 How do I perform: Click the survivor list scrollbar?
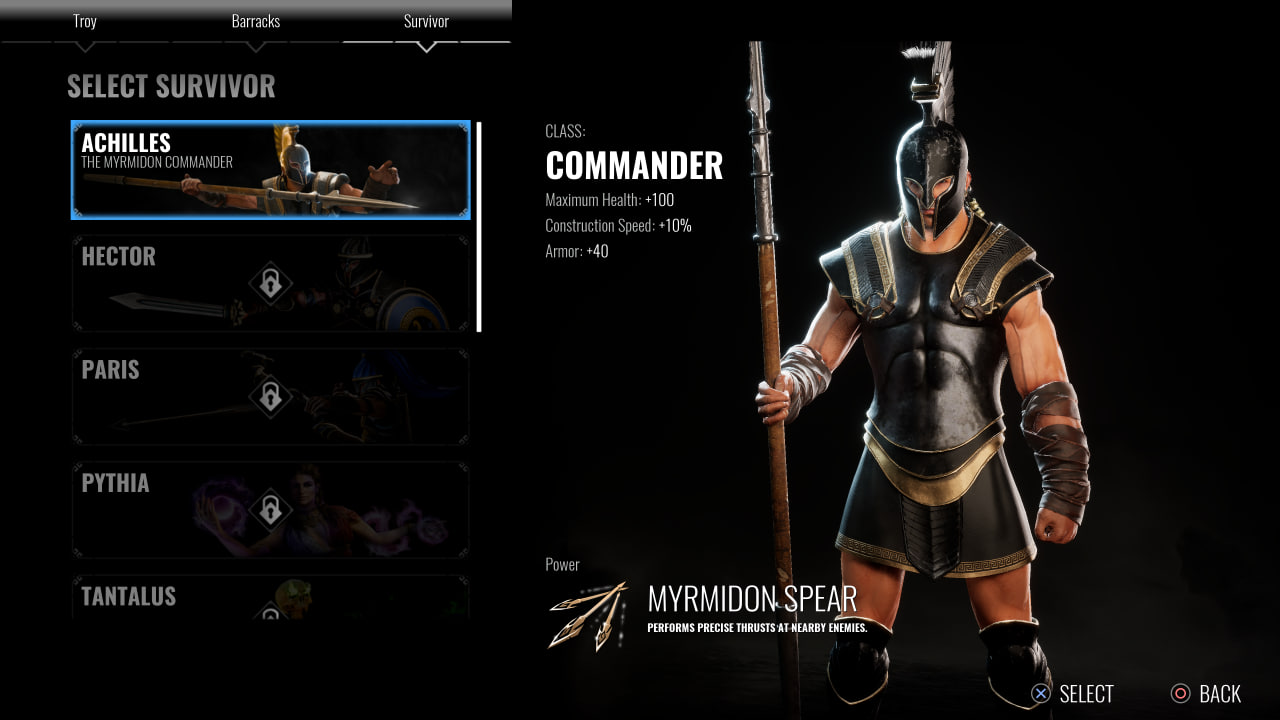coord(479,227)
